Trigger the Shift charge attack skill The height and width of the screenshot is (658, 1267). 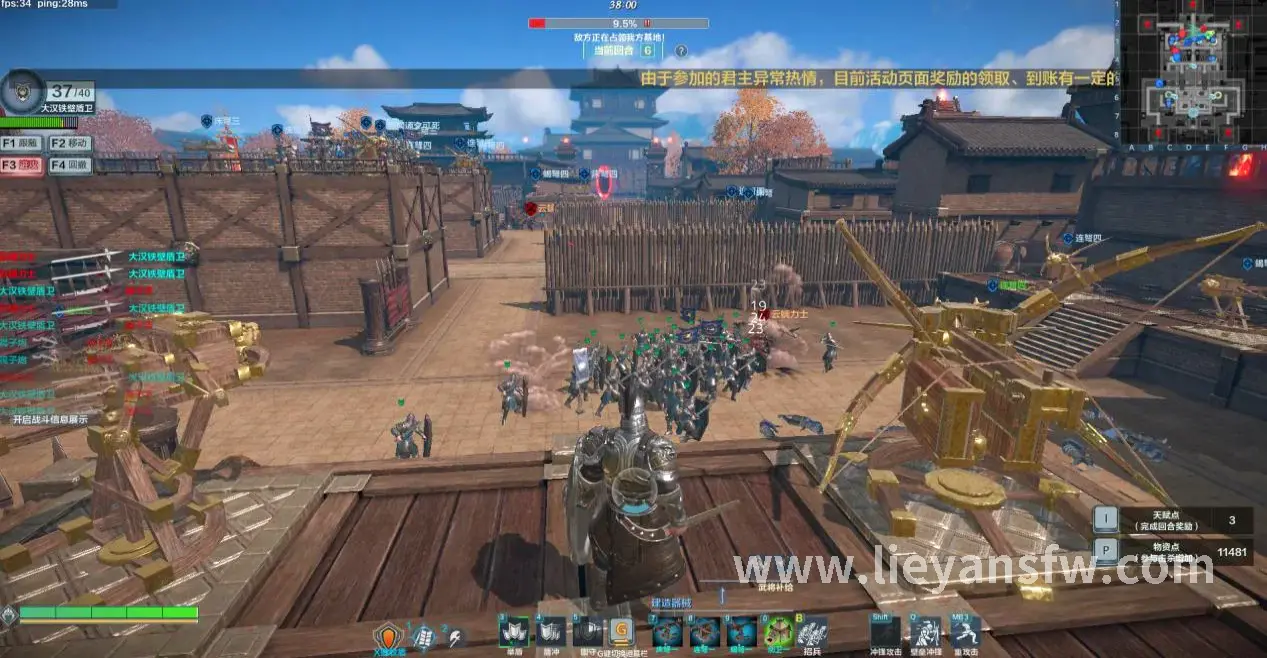(x=884, y=632)
